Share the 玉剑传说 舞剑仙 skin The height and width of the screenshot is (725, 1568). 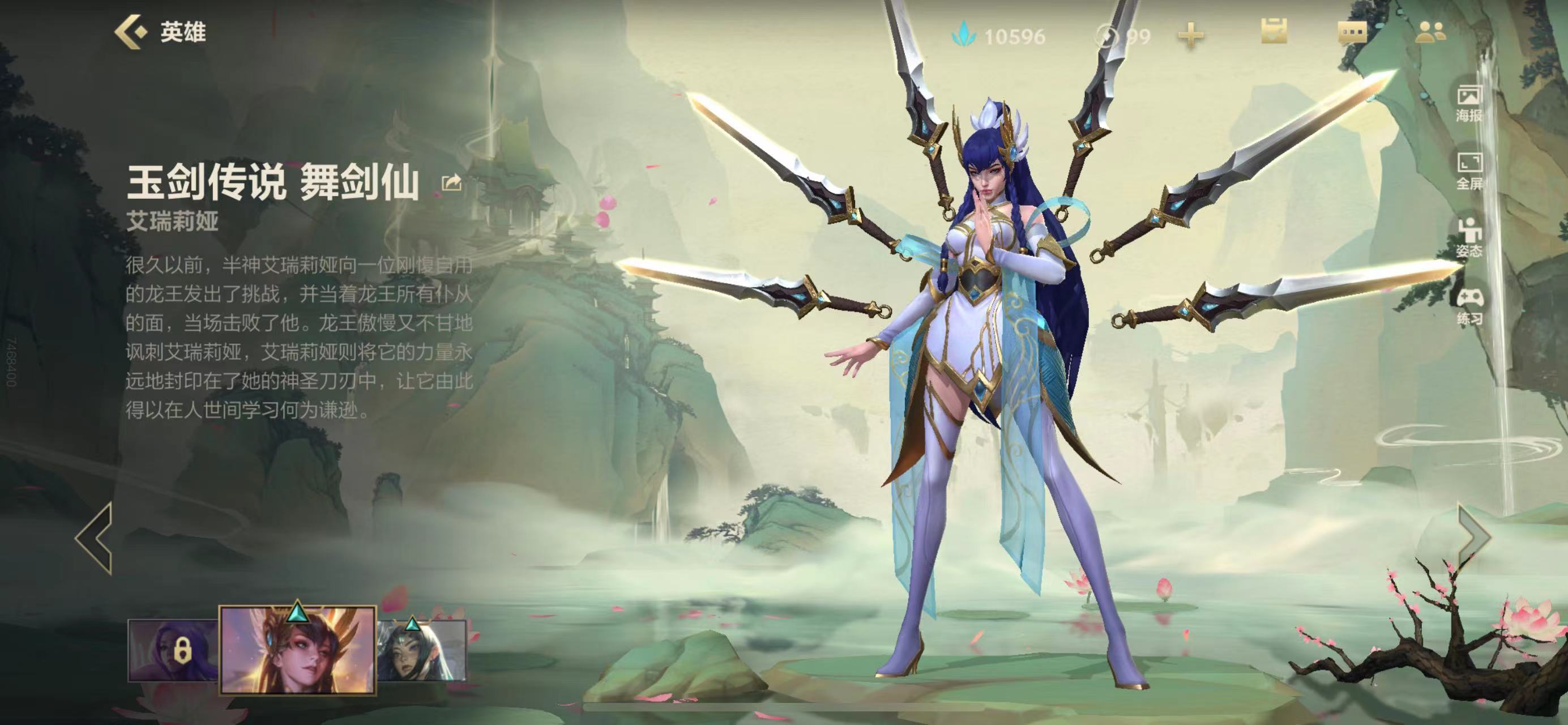coord(451,182)
